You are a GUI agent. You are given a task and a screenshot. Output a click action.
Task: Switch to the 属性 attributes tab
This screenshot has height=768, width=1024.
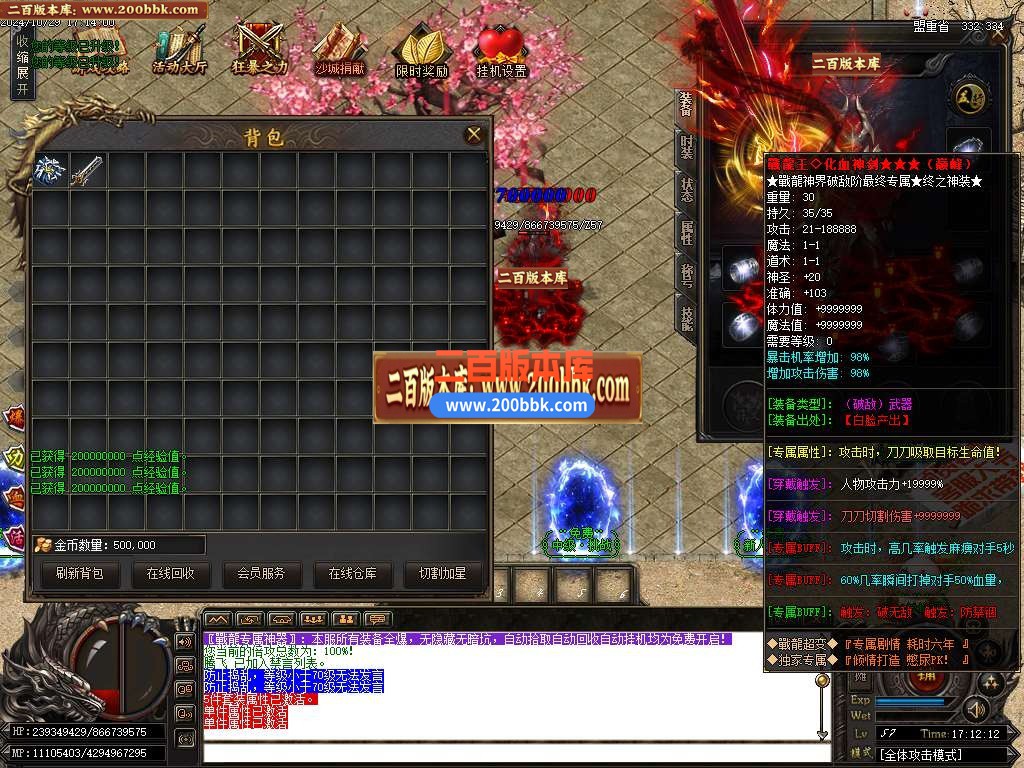pyautogui.click(x=686, y=233)
